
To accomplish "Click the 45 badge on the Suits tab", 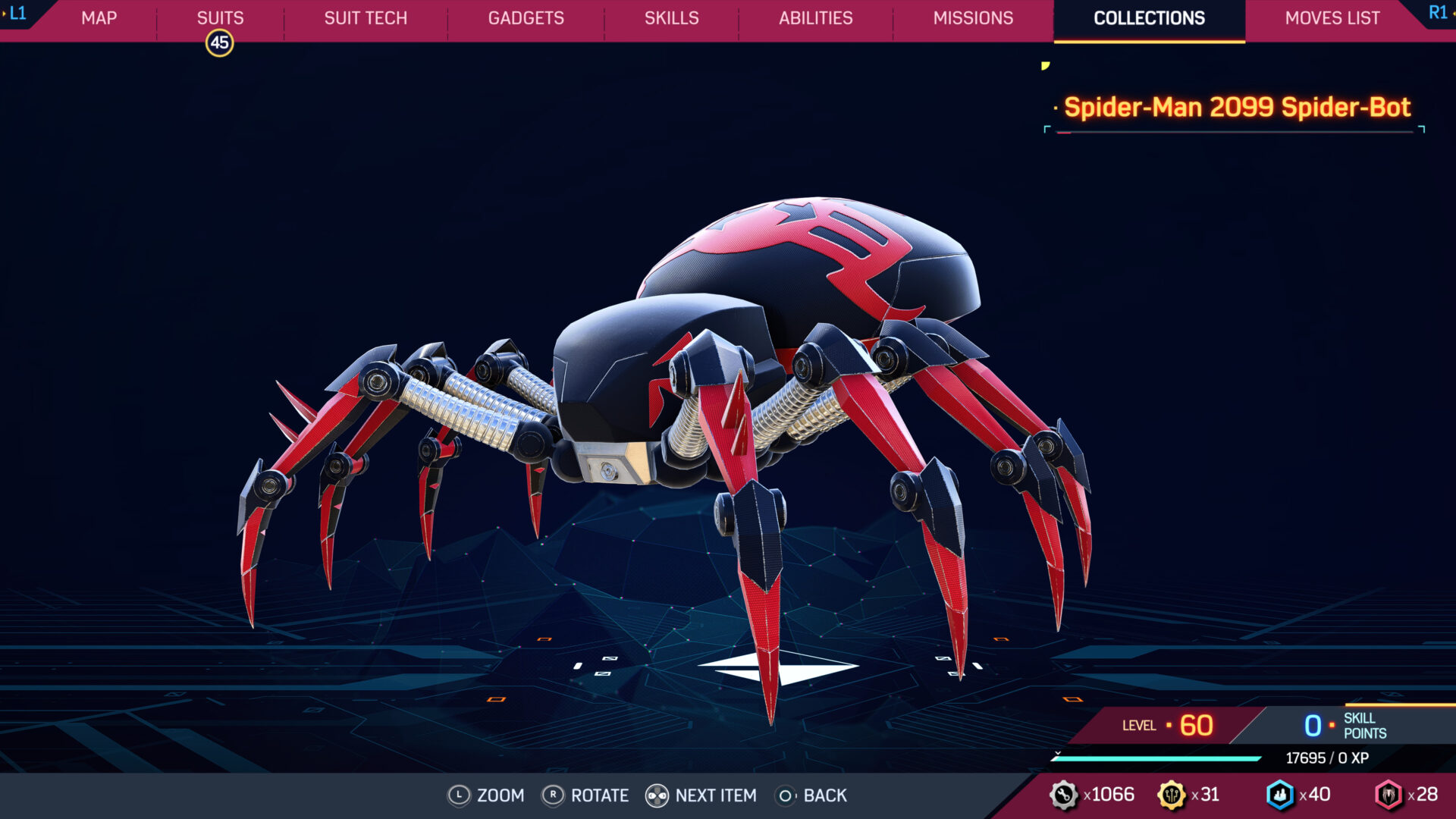I will tap(219, 43).
